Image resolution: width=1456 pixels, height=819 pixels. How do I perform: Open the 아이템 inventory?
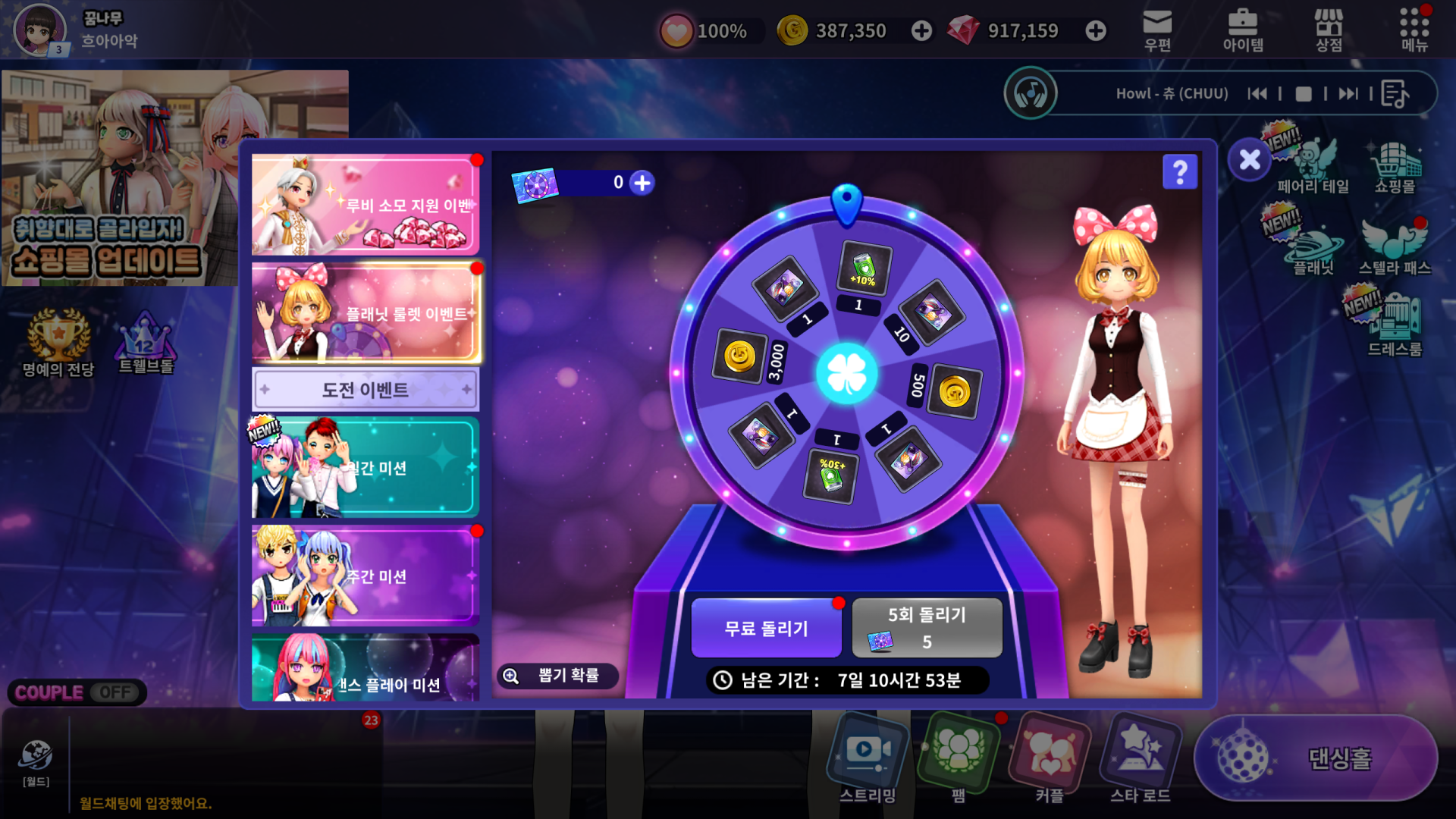coord(1243,30)
